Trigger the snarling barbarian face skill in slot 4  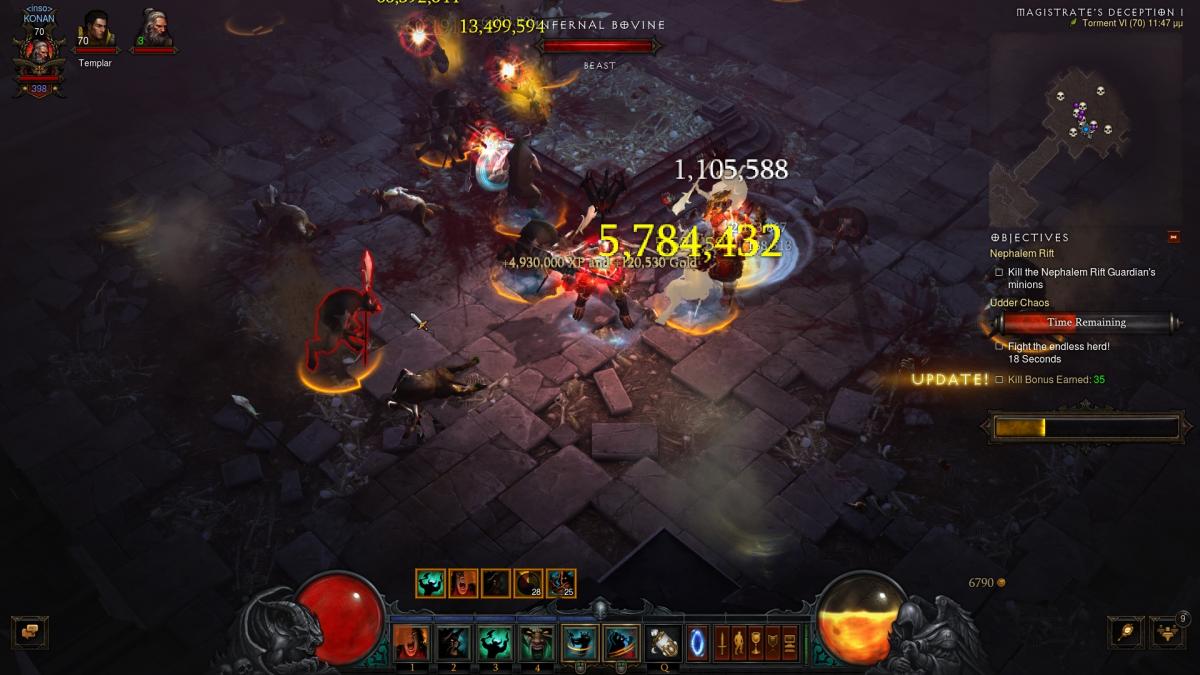coord(537,642)
